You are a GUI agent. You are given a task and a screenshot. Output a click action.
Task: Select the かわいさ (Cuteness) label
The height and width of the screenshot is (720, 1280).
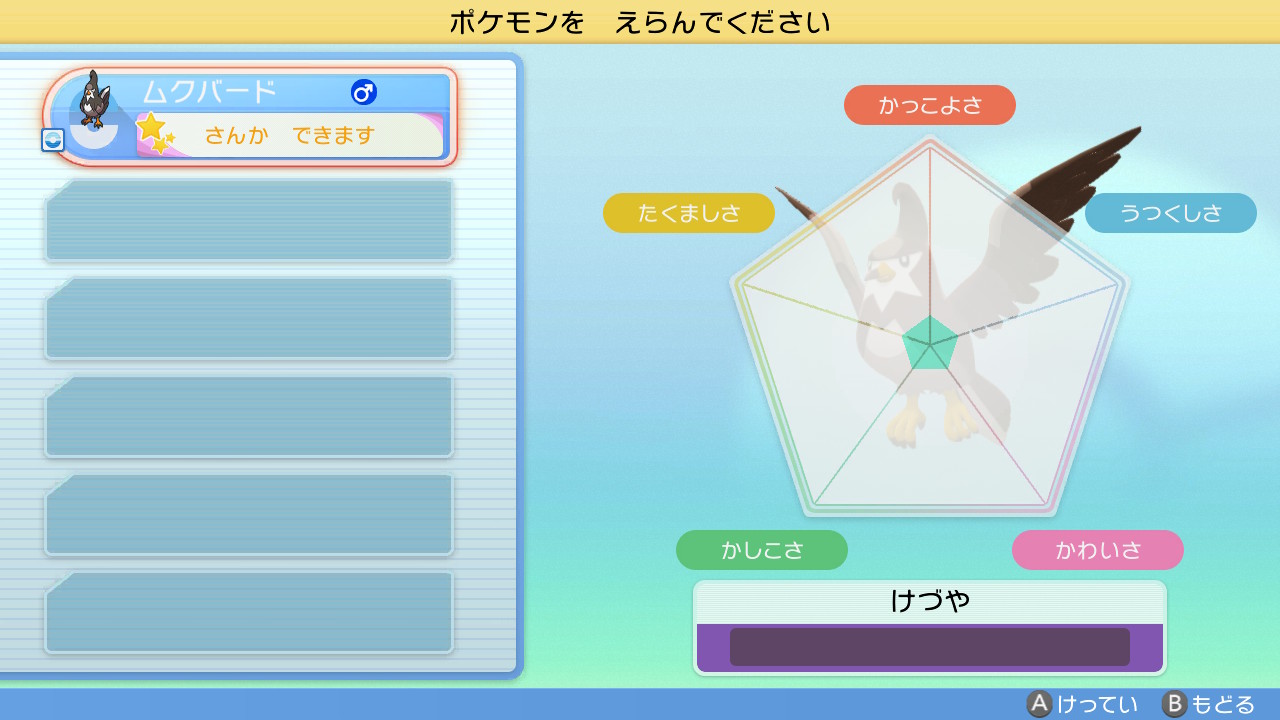pyautogui.click(x=1097, y=550)
